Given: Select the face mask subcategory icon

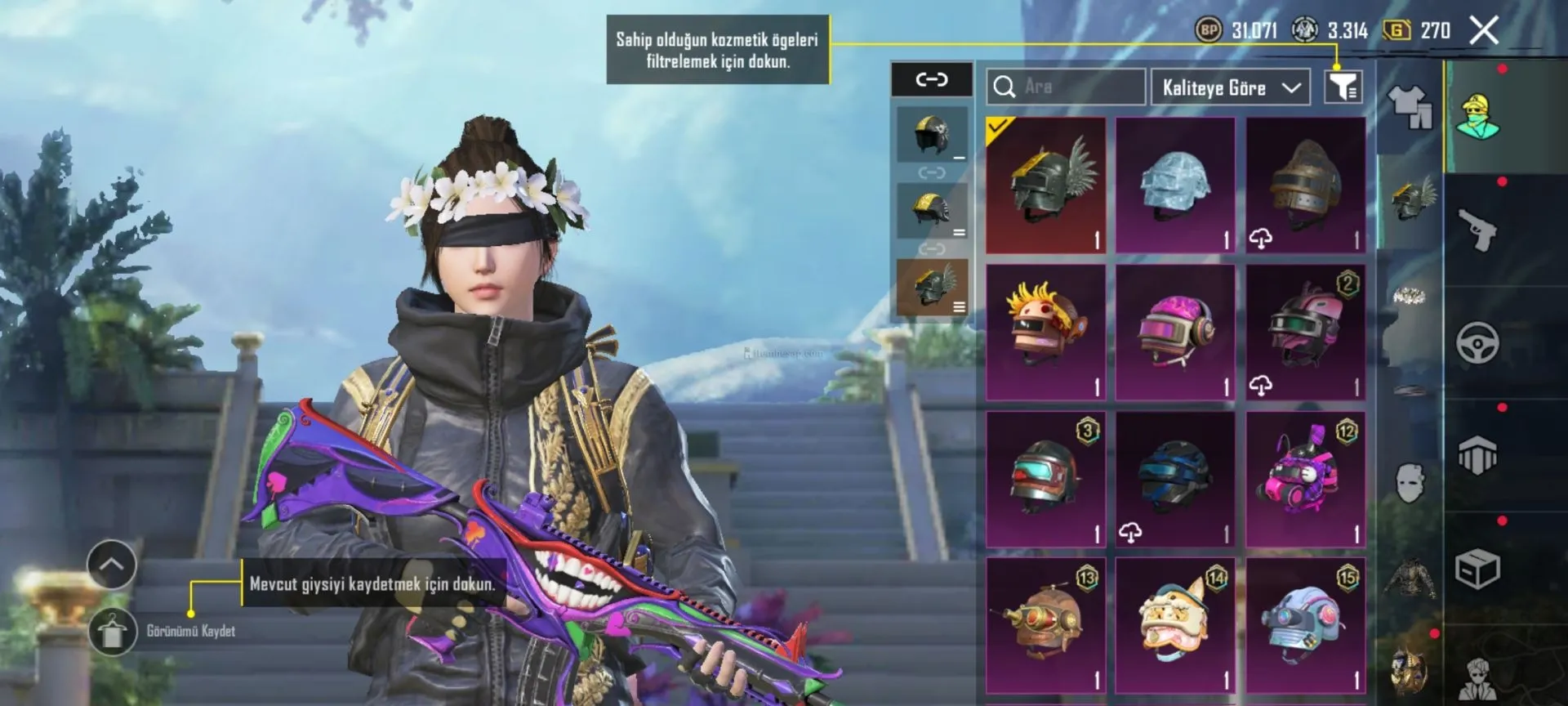Looking at the screenshot, I should point(1410,482).
